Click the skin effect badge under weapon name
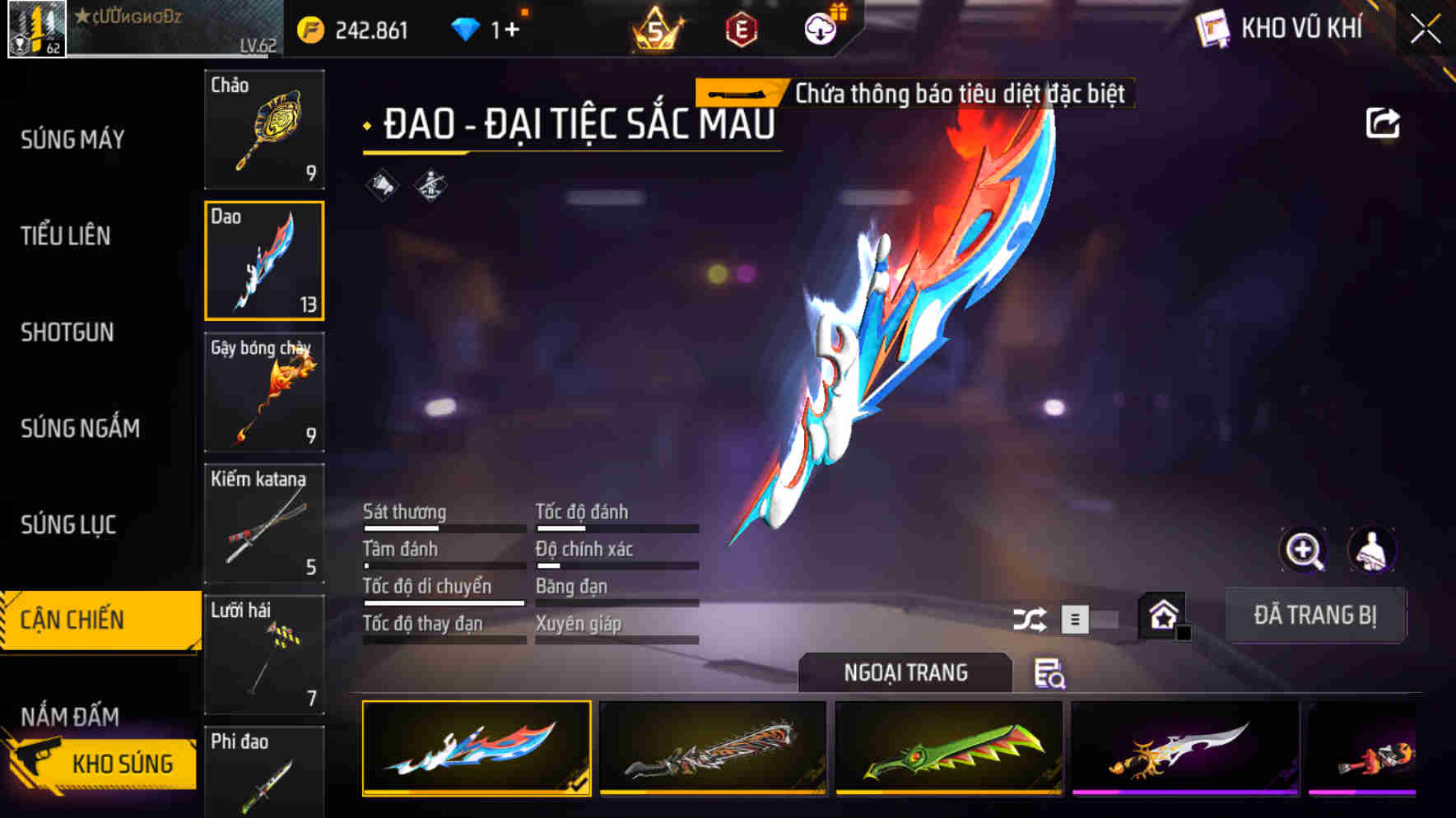 [x=431, y=188]
